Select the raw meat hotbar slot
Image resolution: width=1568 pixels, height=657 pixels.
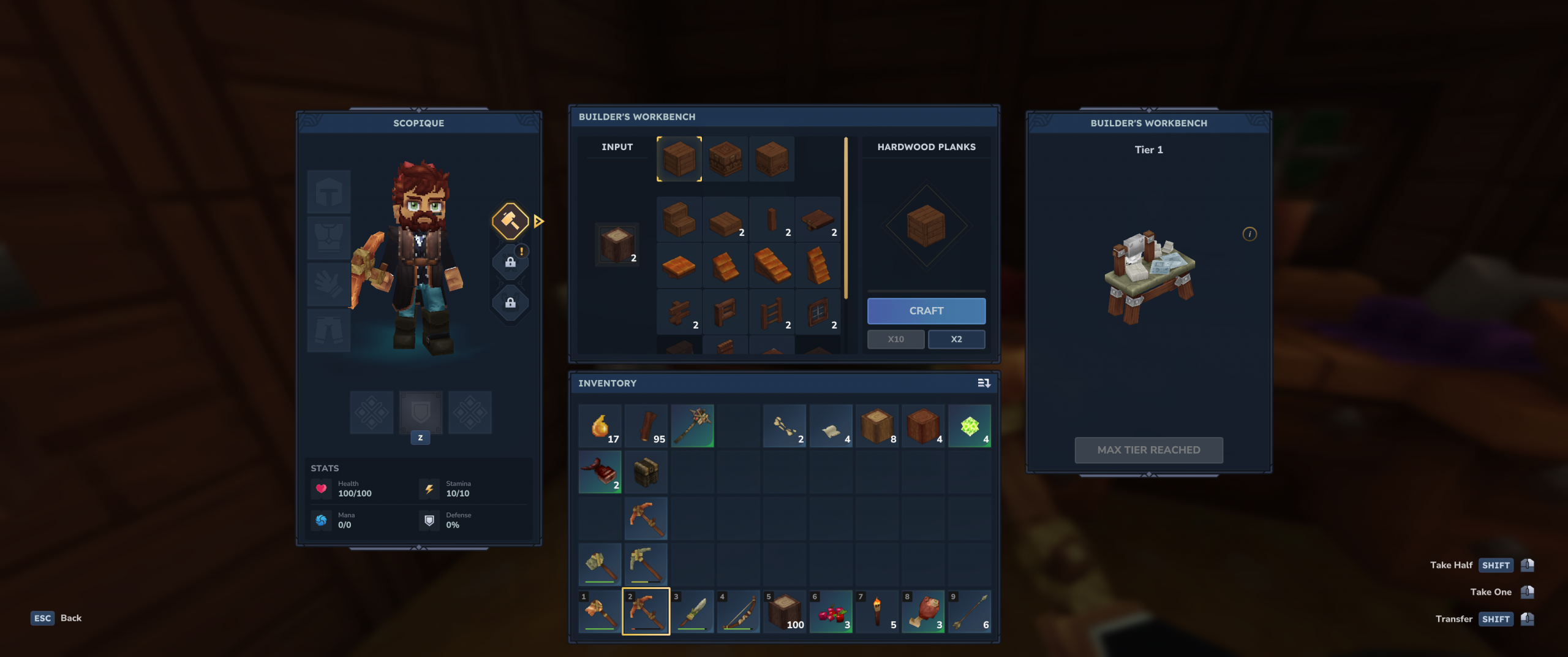[923, 611]
